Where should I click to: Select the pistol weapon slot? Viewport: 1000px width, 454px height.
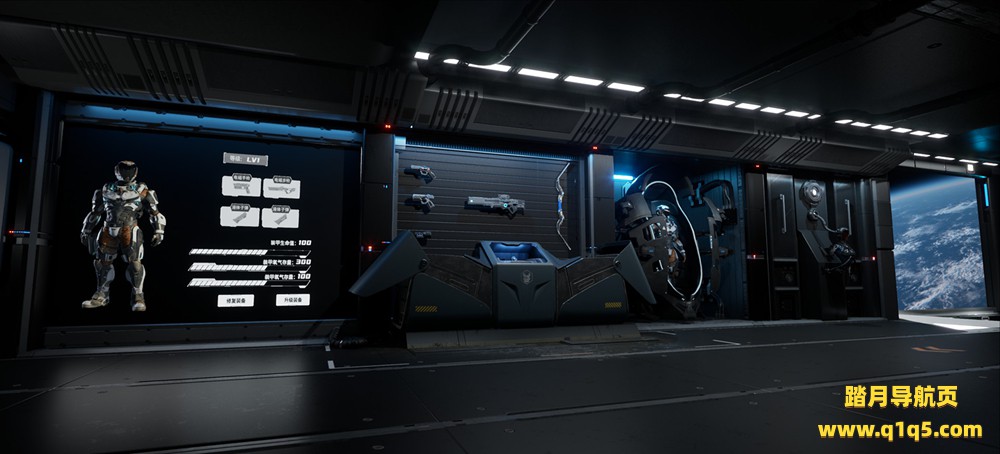(241, 187)
